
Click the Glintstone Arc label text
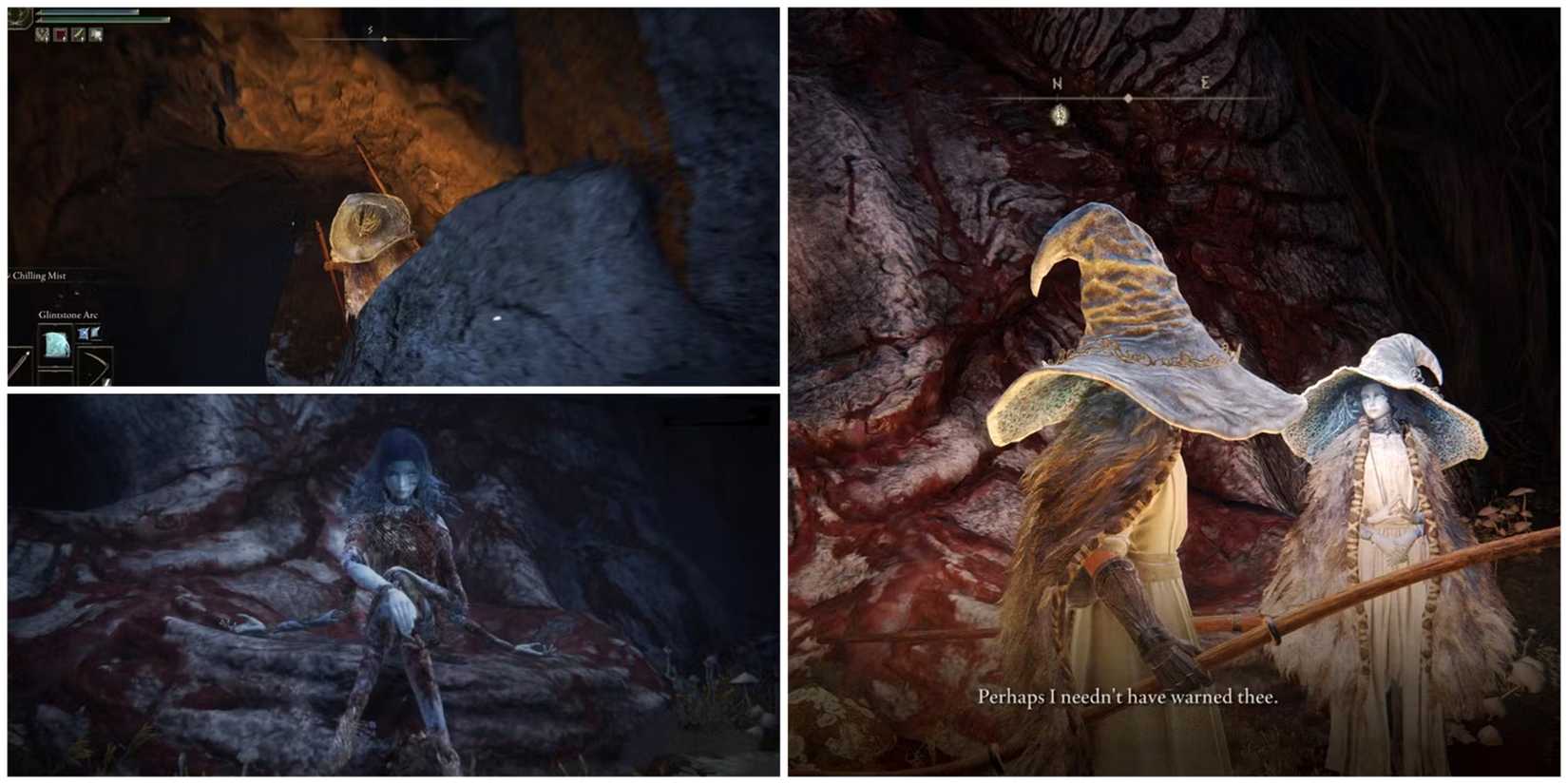pyautogui.click(x=68, y=314)
